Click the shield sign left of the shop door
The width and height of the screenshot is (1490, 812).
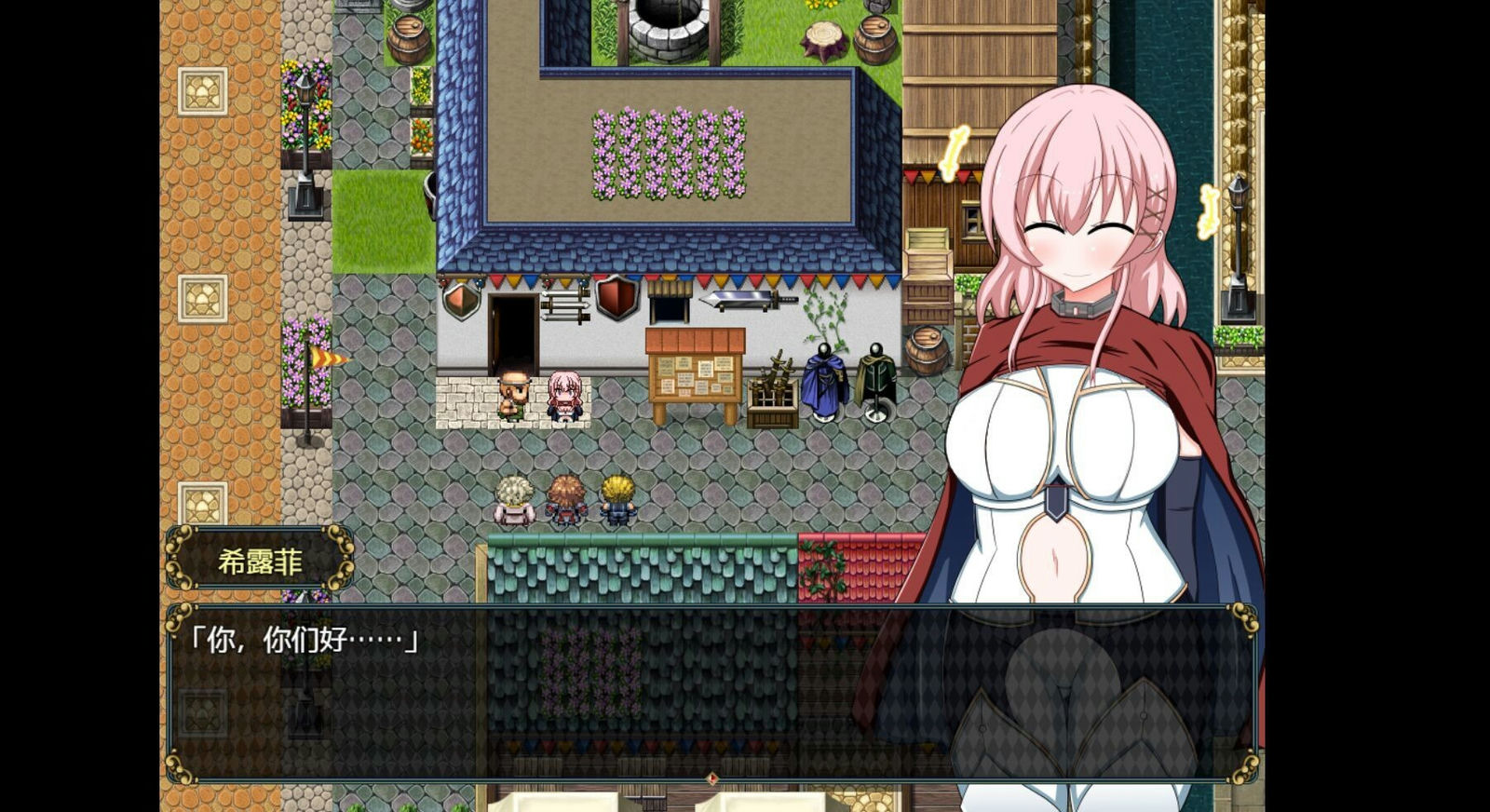pos(463,302)
